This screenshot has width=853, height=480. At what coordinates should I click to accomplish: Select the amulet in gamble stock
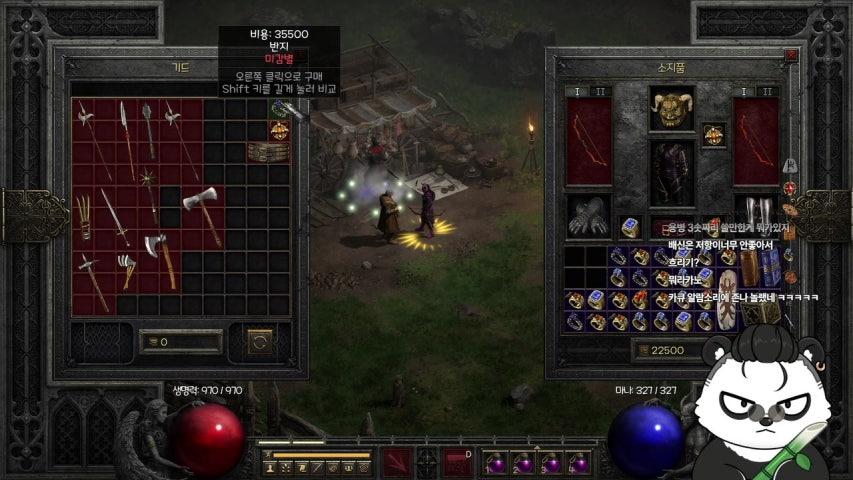[x=278, y=110]
